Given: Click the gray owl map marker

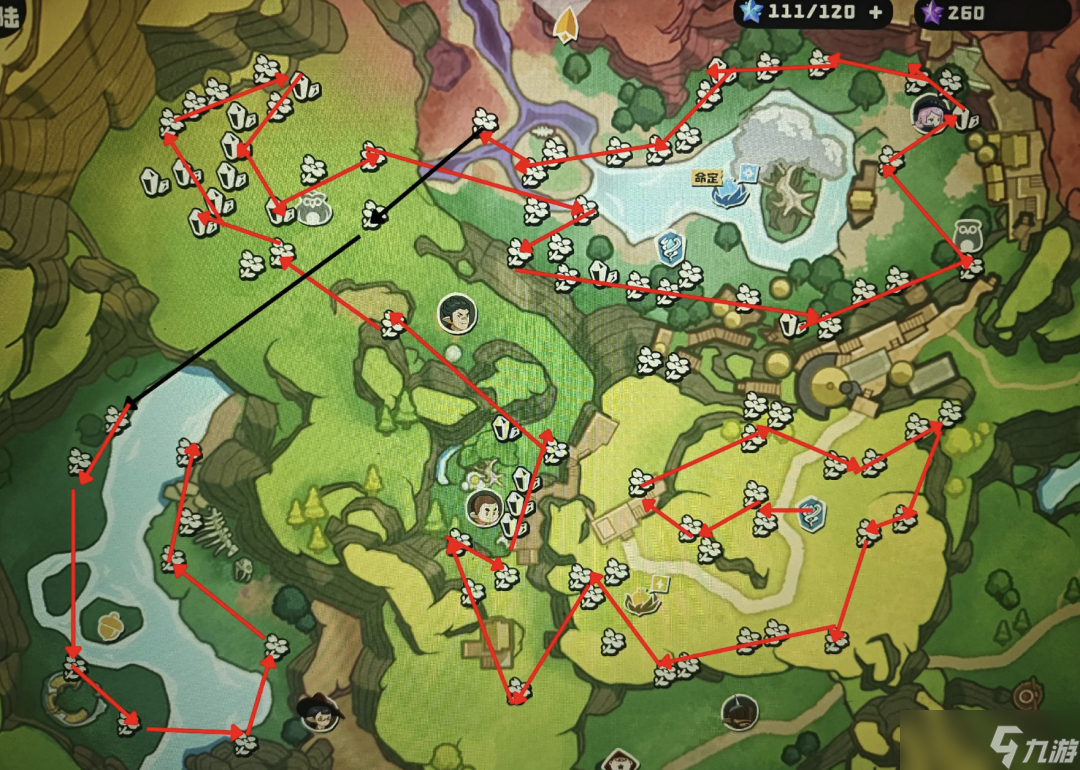Looking at the screenshot, I should (x=966, y=234).
